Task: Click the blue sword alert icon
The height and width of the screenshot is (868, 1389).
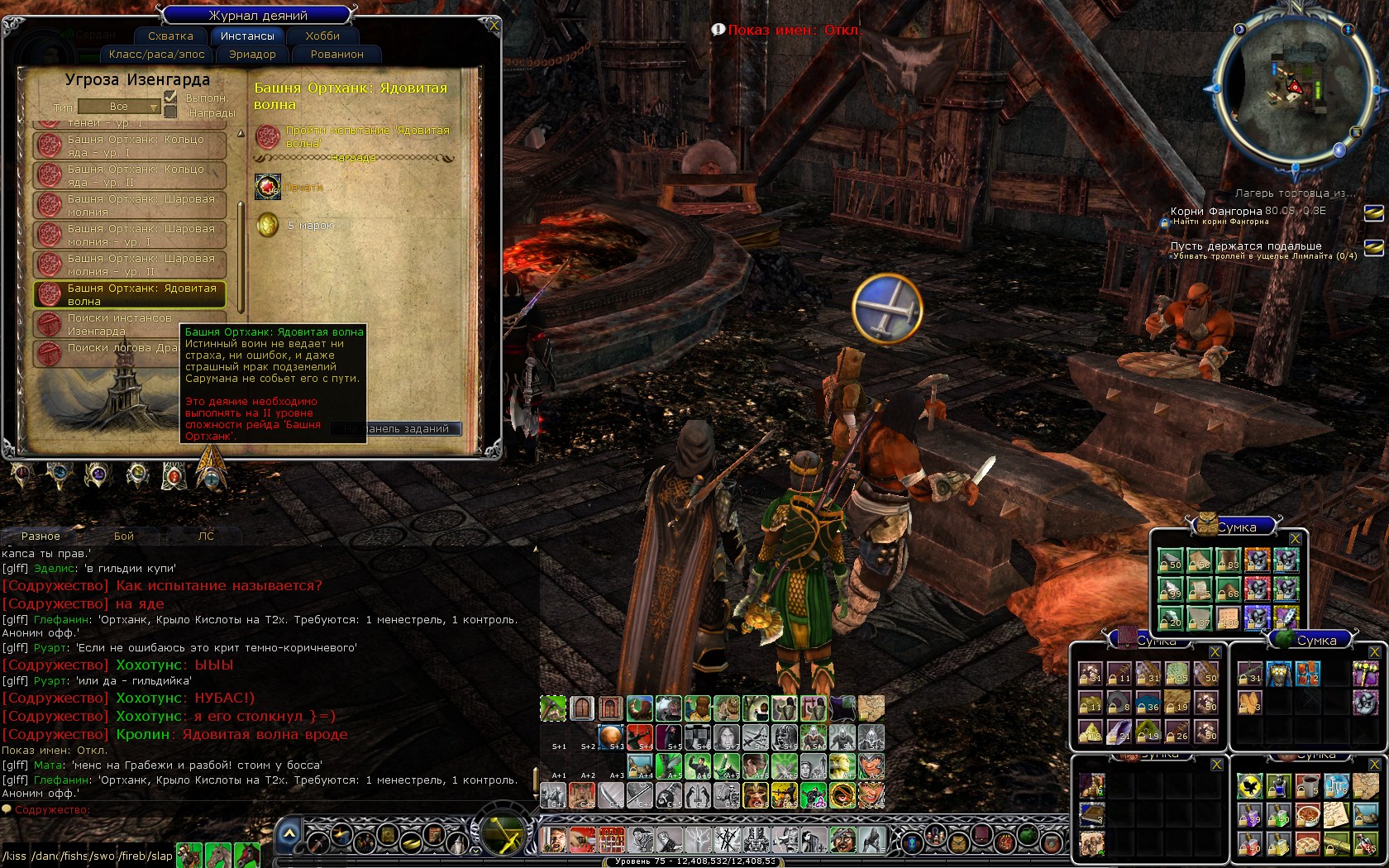Action: (887, 308)
